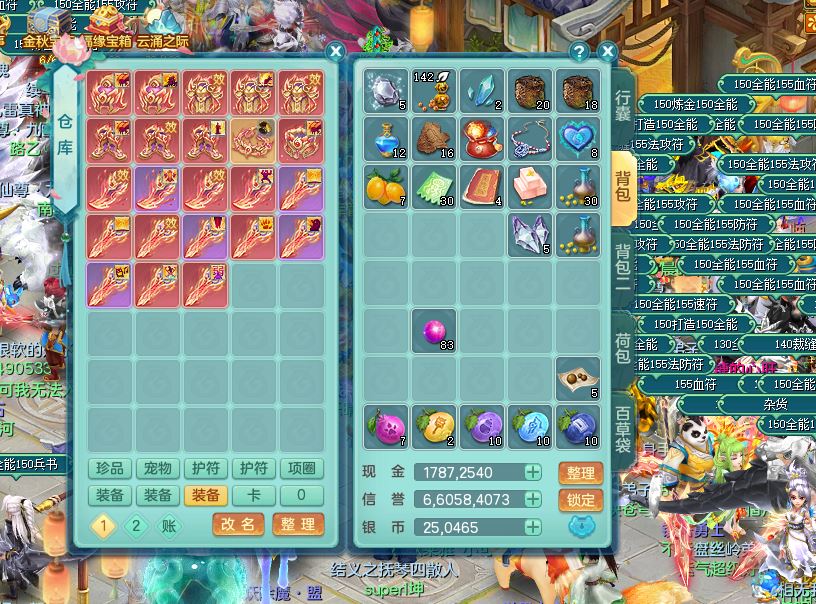
Task: Open the 背包二 bag tab
Action: click(x=623, y=268)
